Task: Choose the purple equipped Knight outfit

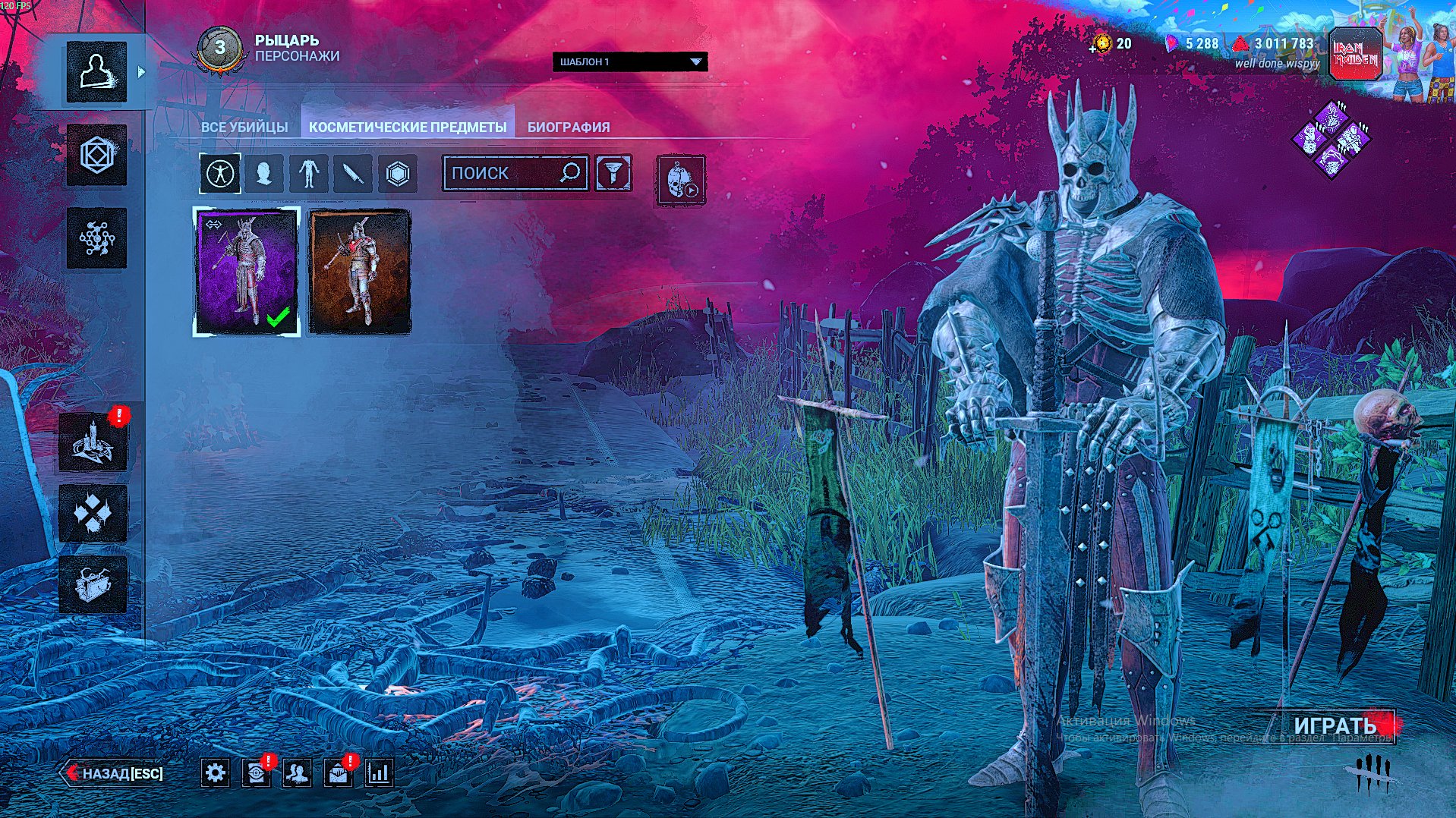Action: point(247,271)
